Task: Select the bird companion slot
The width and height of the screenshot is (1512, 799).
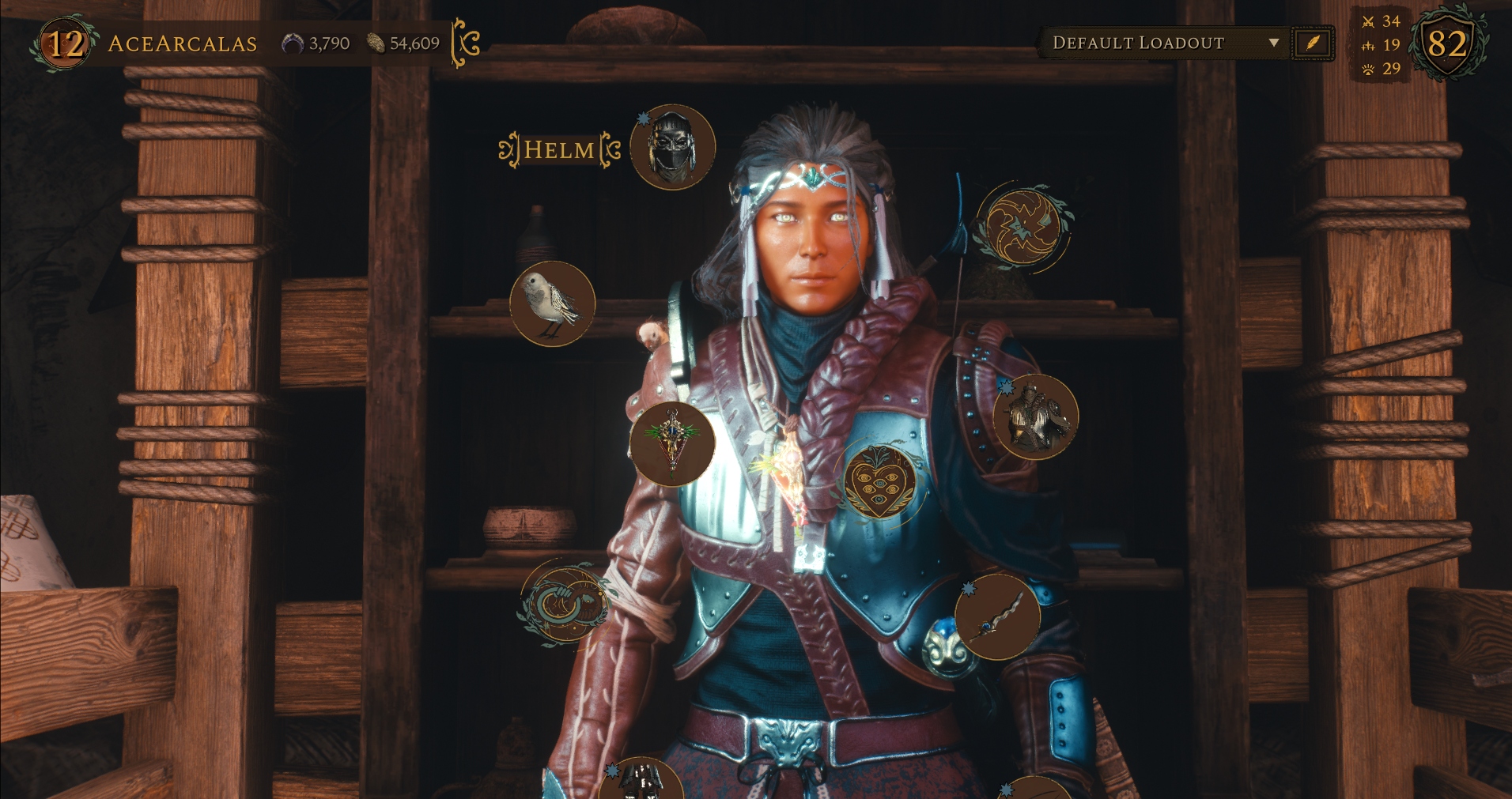Action: click(x=552, y=304)
